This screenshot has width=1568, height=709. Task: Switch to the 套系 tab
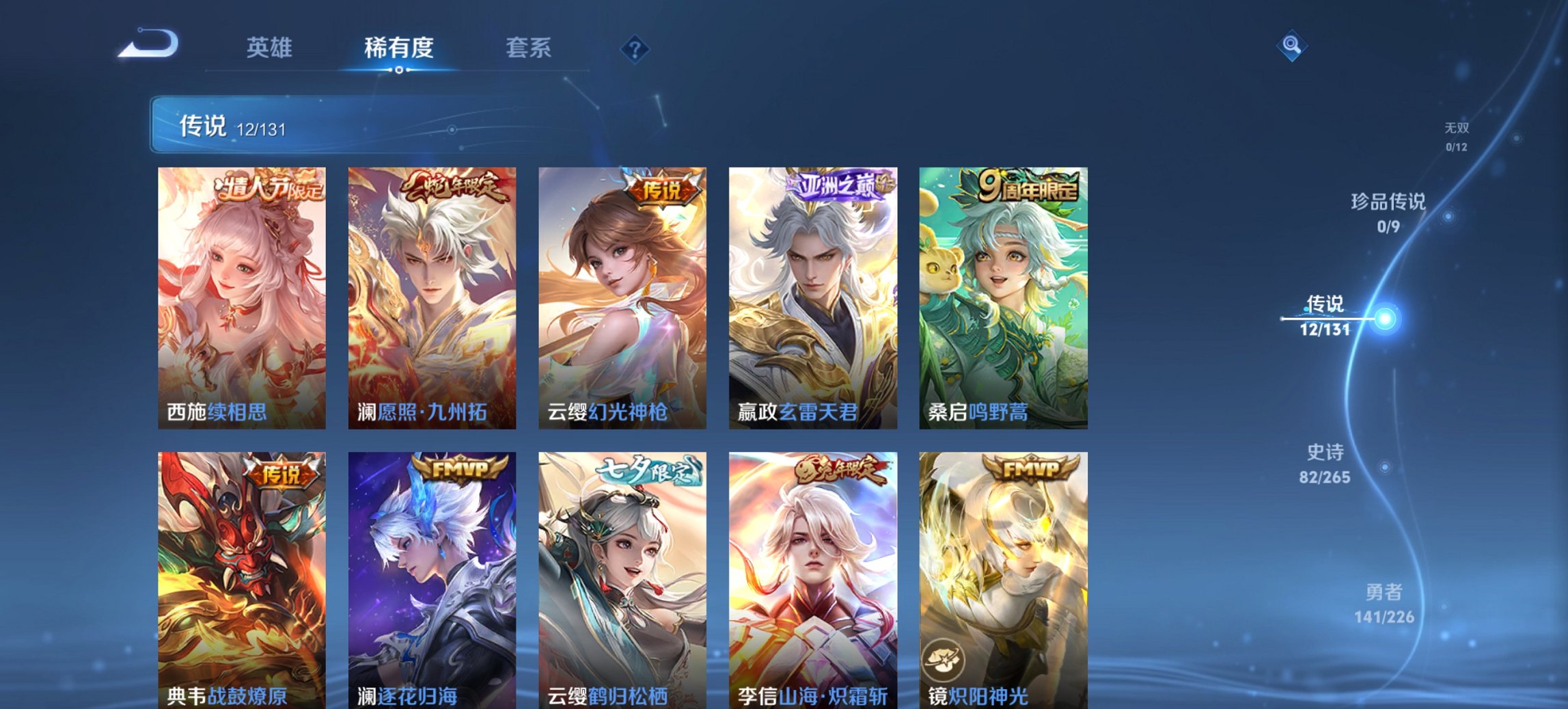point(529,47)
